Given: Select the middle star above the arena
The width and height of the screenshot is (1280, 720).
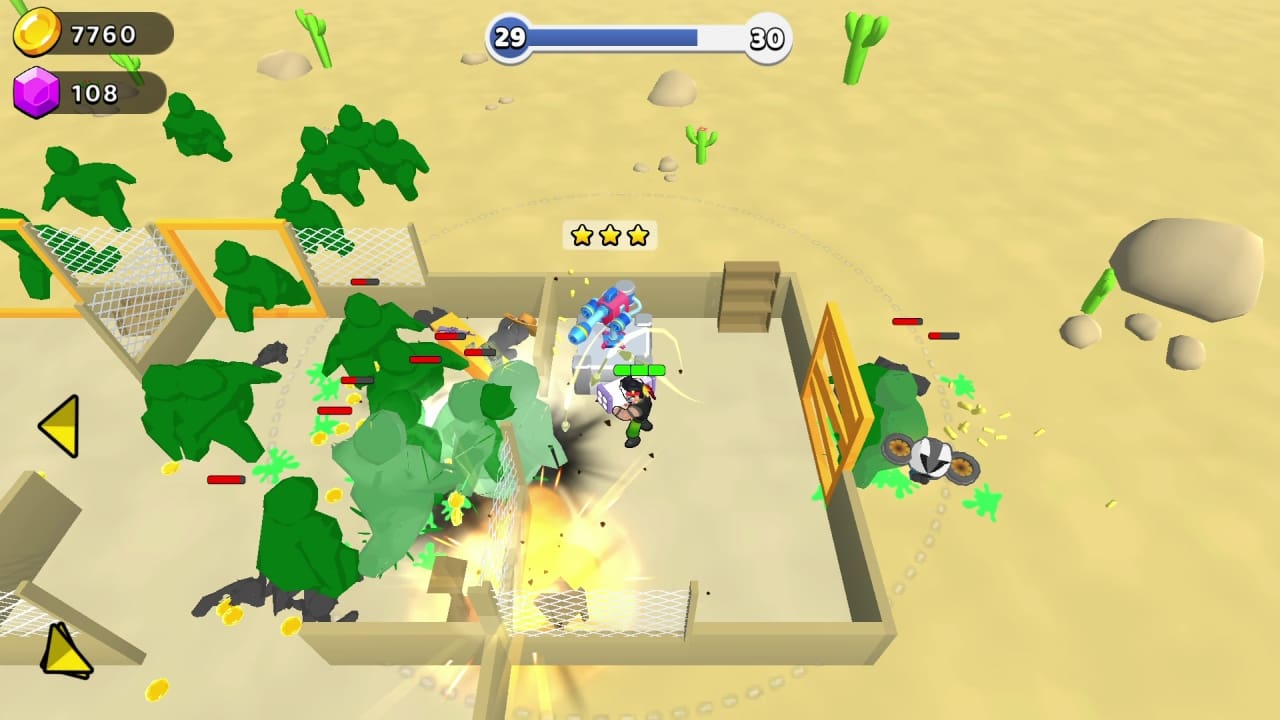Looking at the screenshot, I should tap(609, 236).
